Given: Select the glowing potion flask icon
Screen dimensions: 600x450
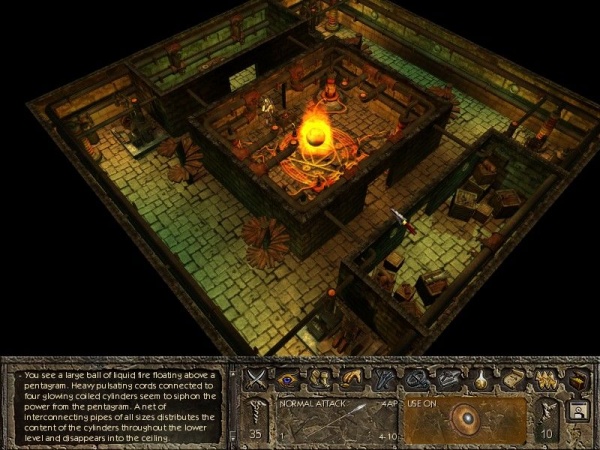Looking at the screenshot, I should [480, 379].
